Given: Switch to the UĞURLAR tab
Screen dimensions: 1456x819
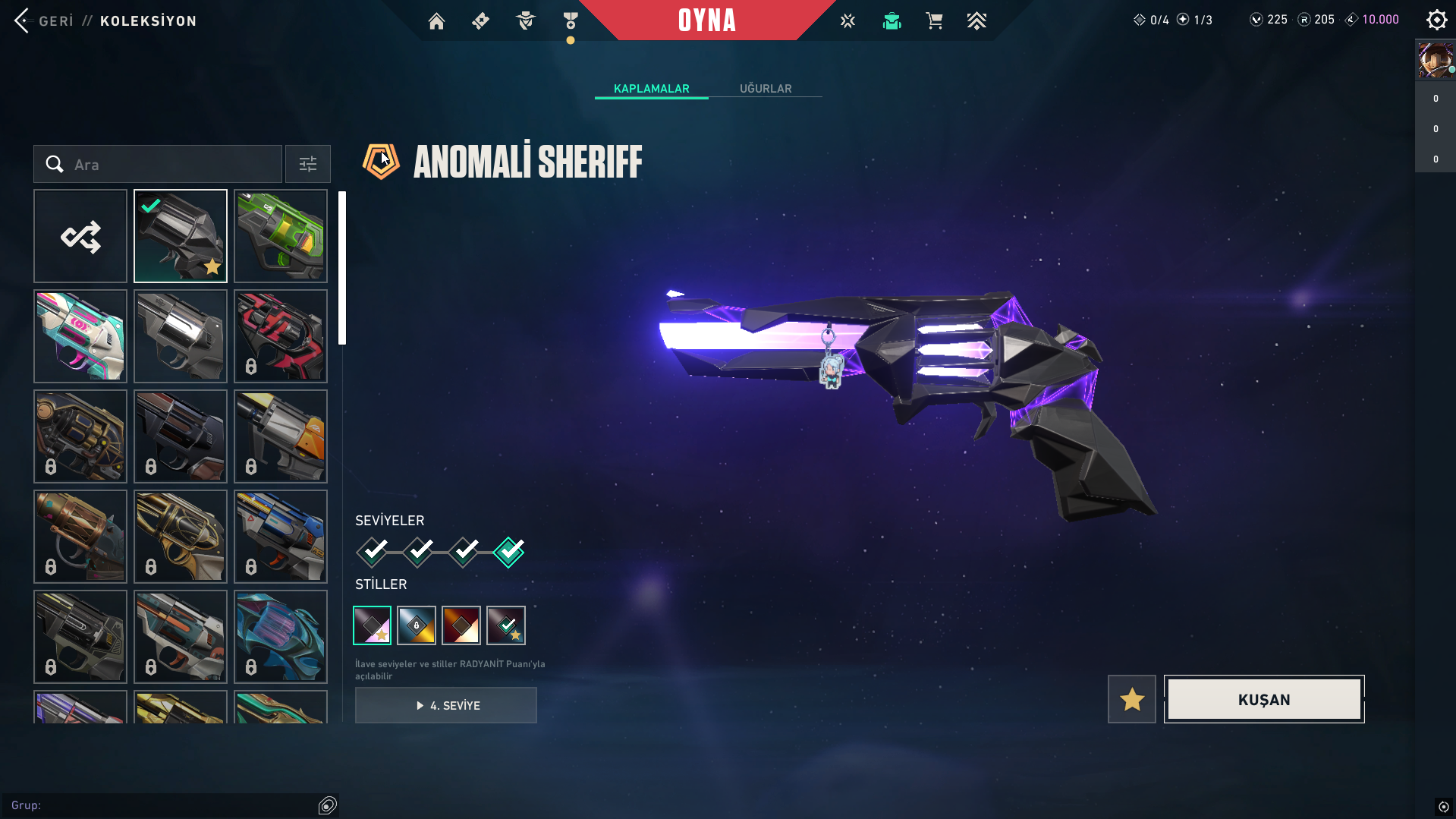Looking at the screenshot, I should [x=766, y=89].
